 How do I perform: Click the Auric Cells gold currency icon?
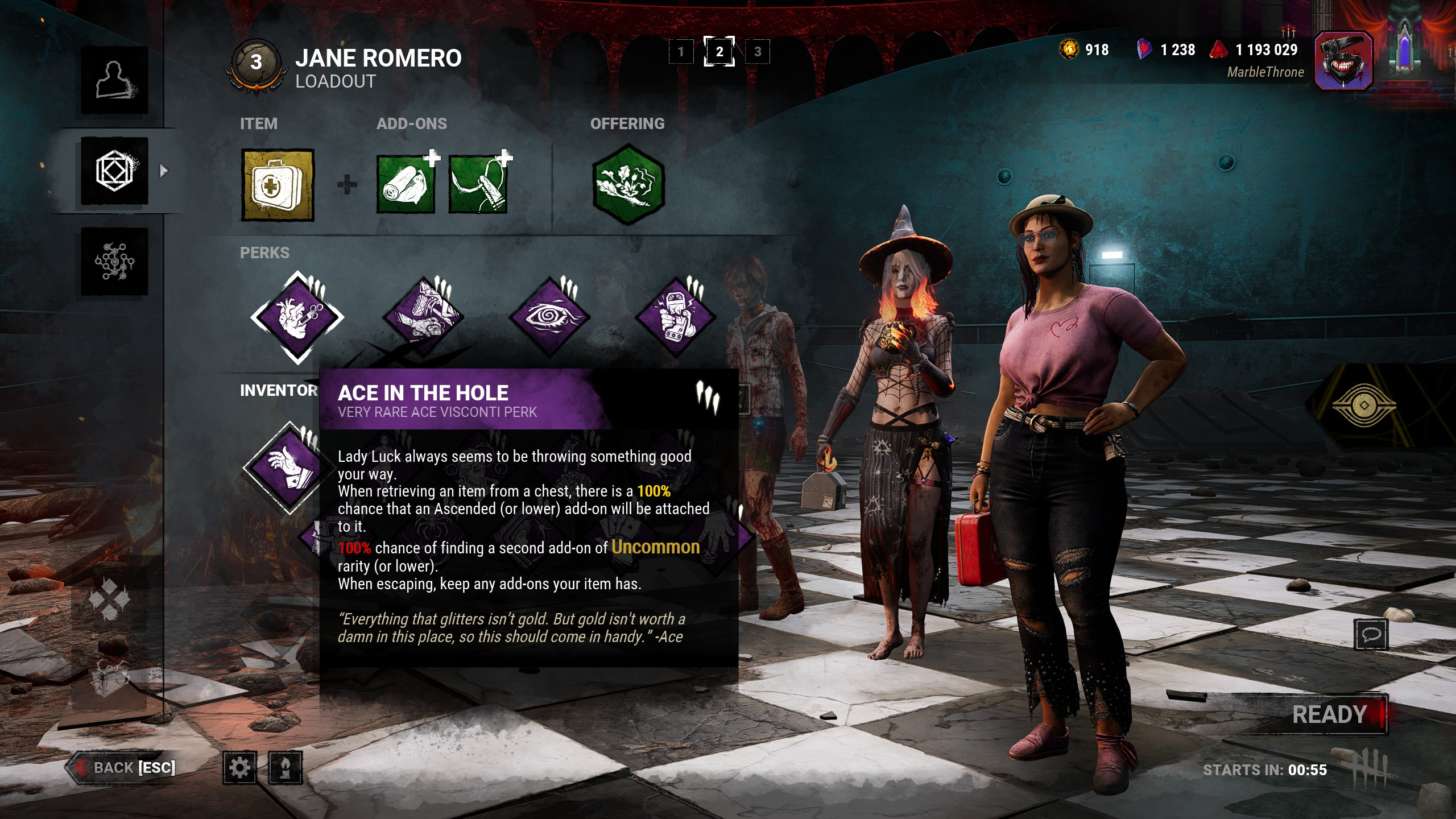click(1069, 49)
